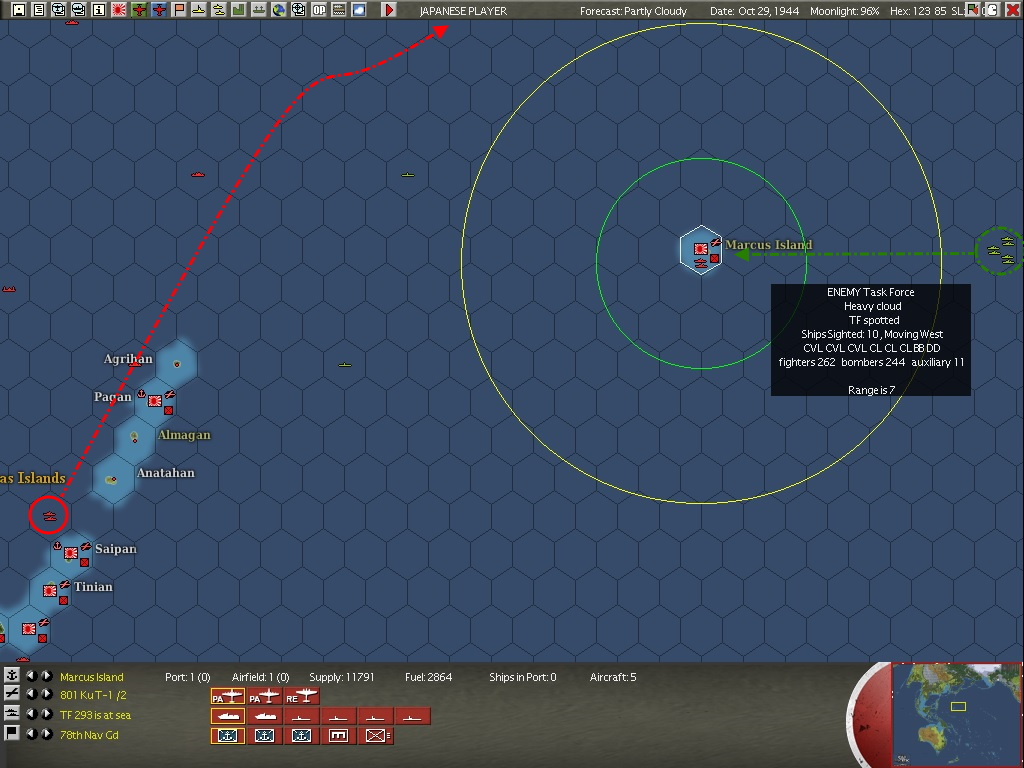This screenshot has height=768, width=1024.
Task: Toggle the weather cloud toolbar icon
Action: coord(359,10)
